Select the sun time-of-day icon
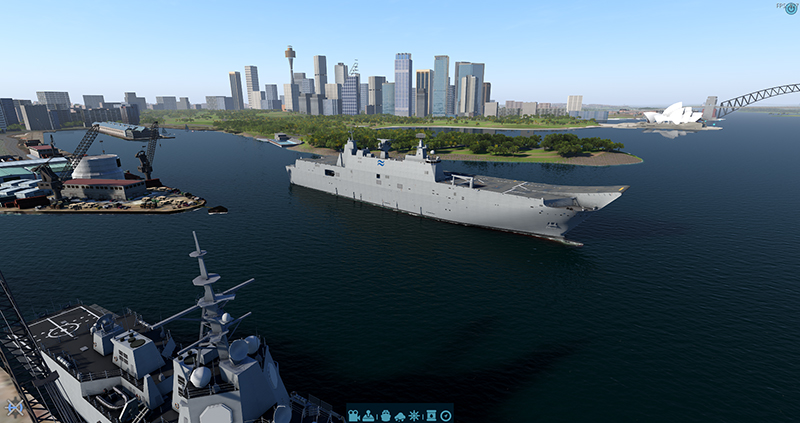800x423 pixels. pos(414,415)
